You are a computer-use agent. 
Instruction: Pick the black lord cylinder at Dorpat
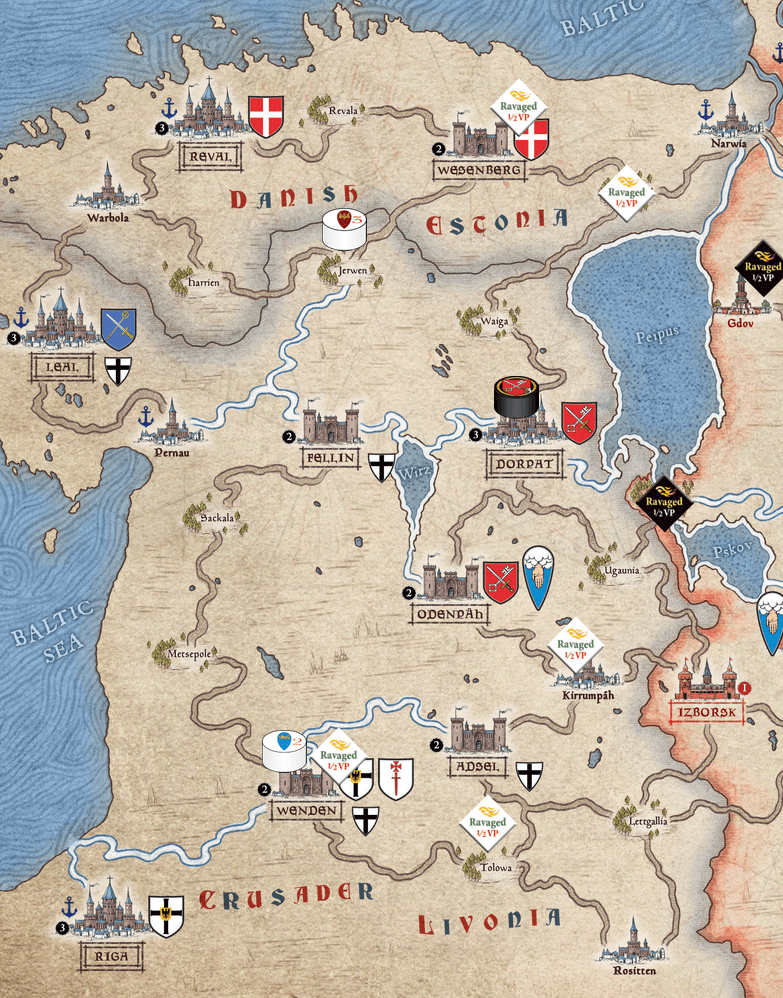517,397
